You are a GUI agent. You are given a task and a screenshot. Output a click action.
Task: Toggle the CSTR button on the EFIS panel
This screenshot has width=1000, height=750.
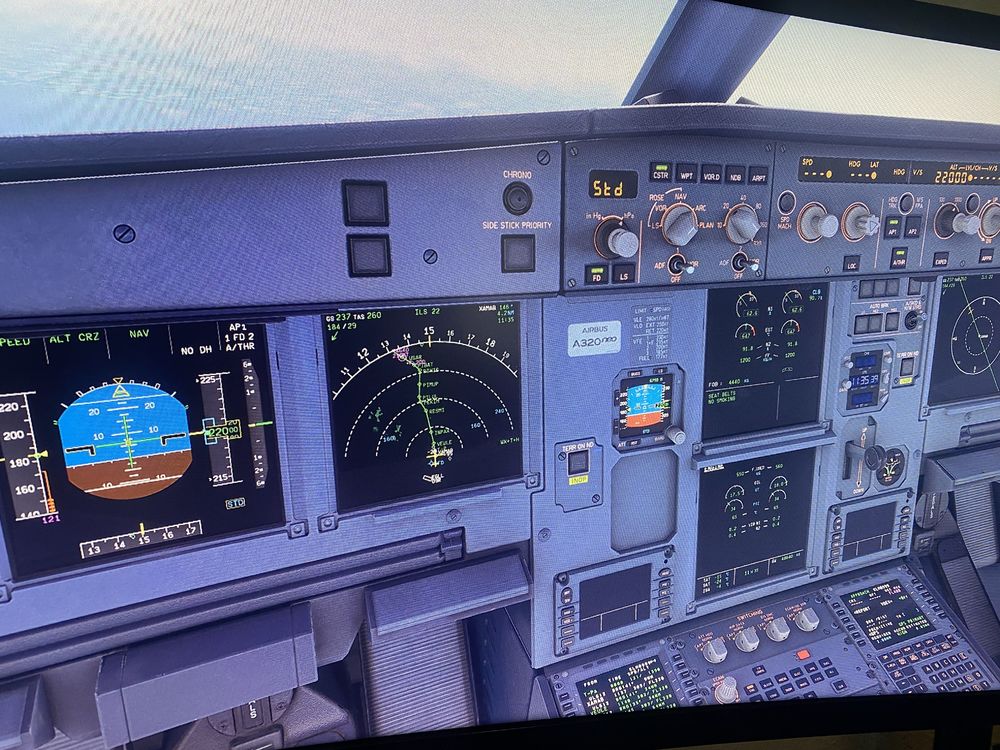tap(660, 172)
